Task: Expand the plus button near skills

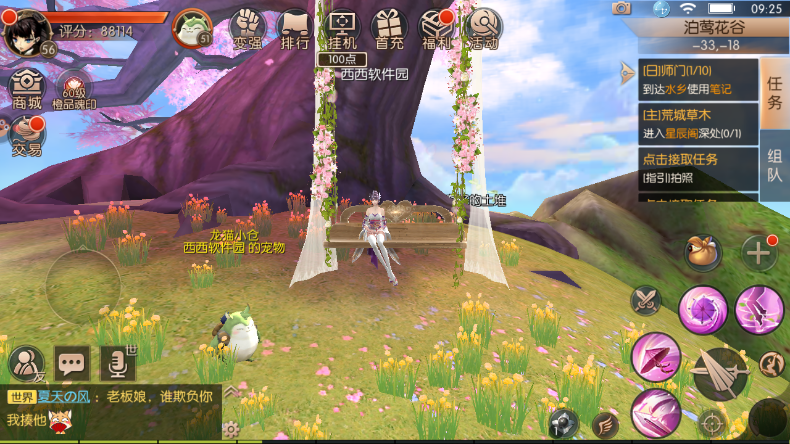Action: pyautogui.click(x=759, y=252)
